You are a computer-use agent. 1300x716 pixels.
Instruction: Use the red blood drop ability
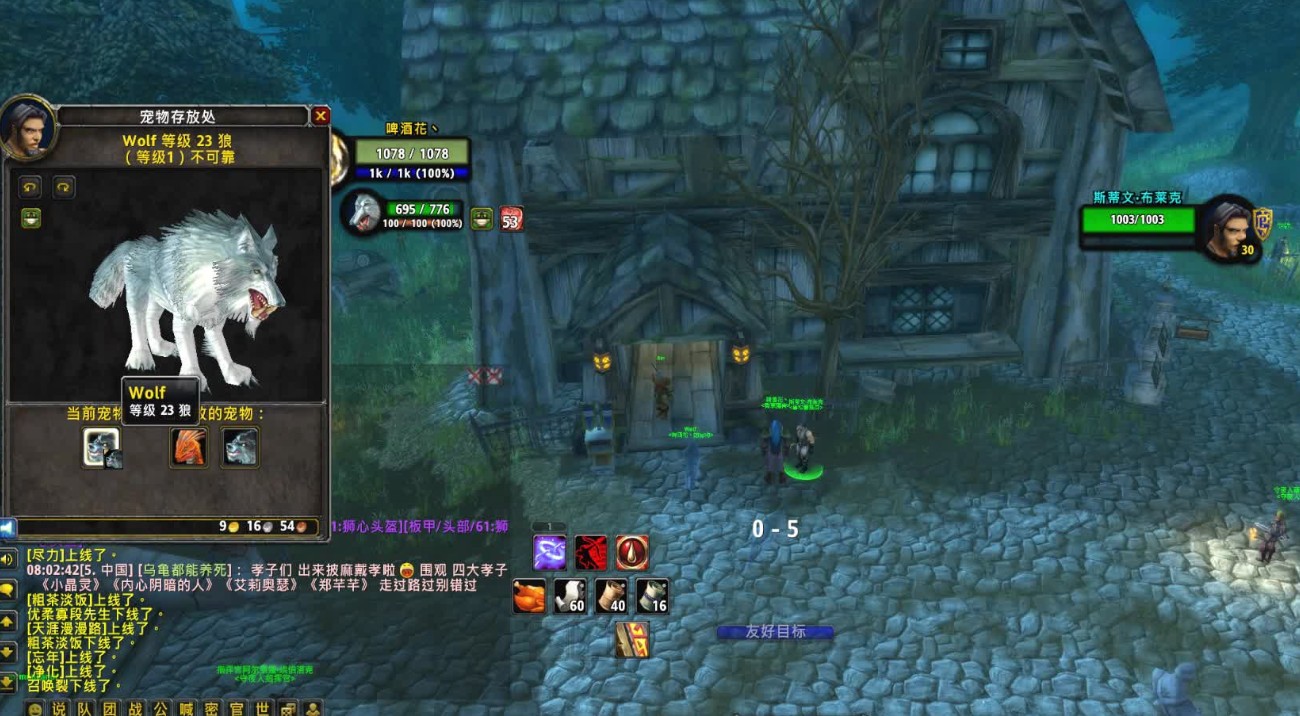[632, 552]
